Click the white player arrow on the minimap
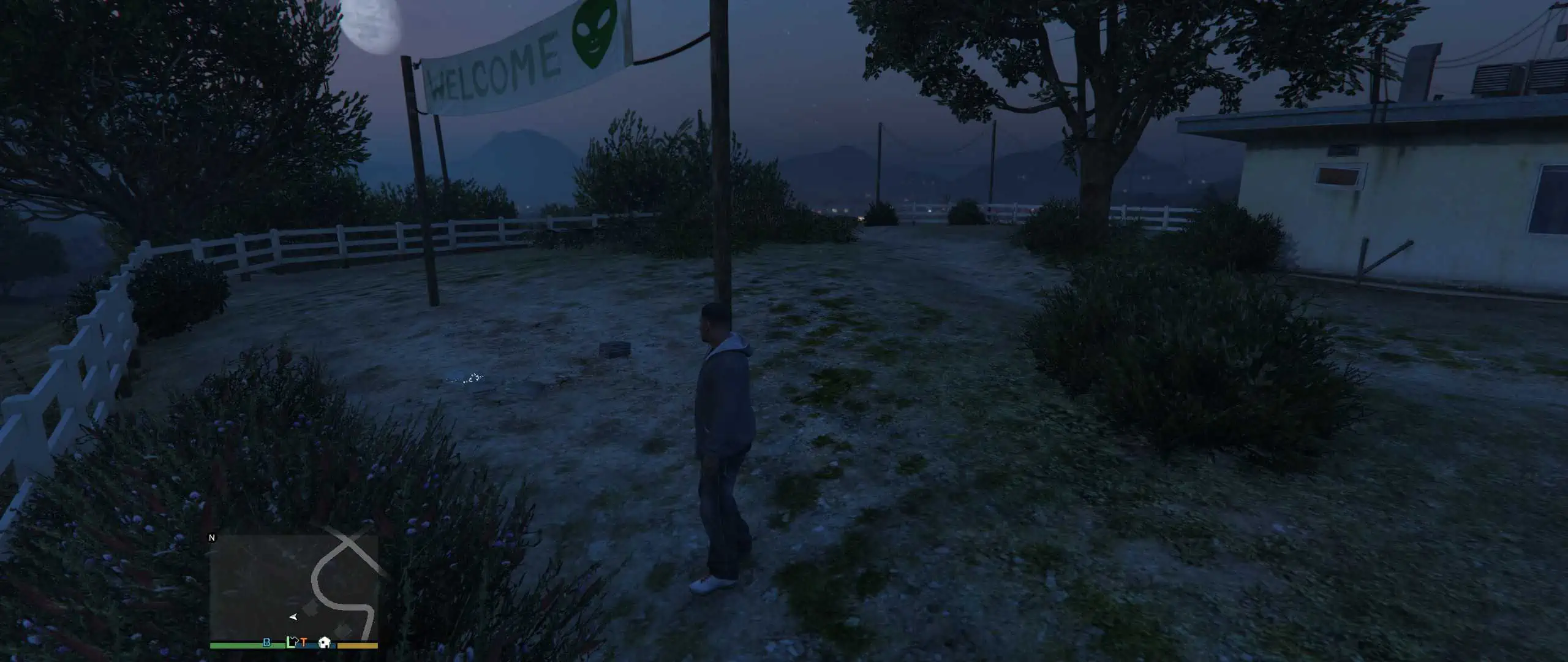 (x=293, y=617)
